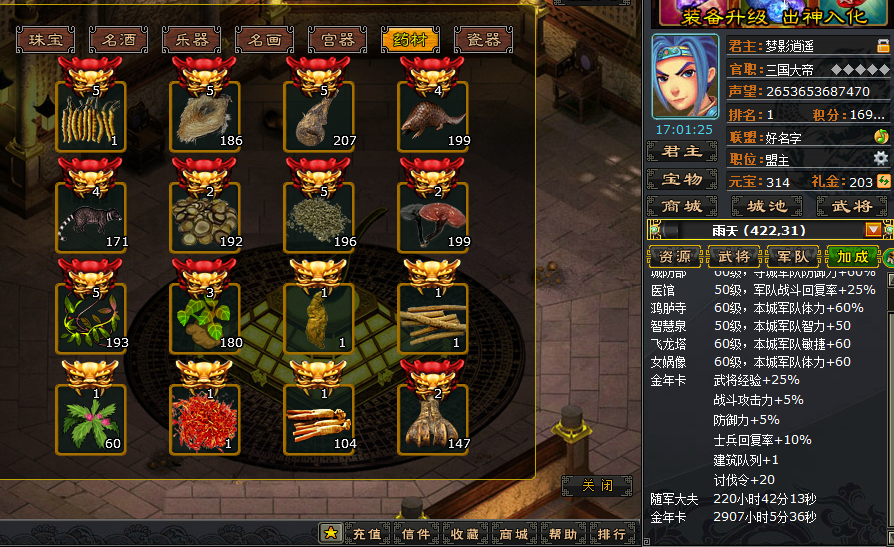
Task: Switch to the 军队 army tab
Action: (792, 256)
